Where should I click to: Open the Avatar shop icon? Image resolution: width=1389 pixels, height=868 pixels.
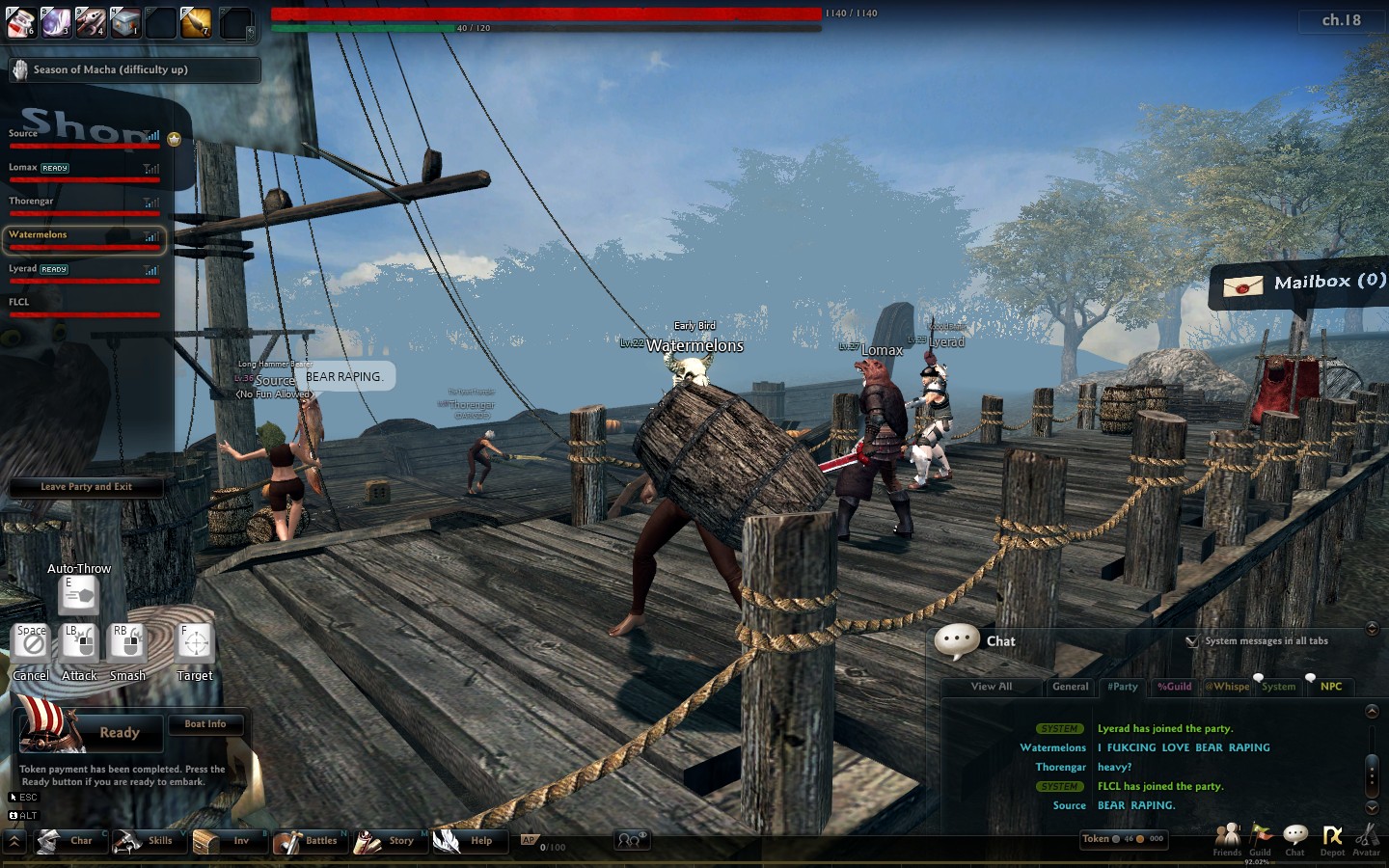click(1367, 837)
